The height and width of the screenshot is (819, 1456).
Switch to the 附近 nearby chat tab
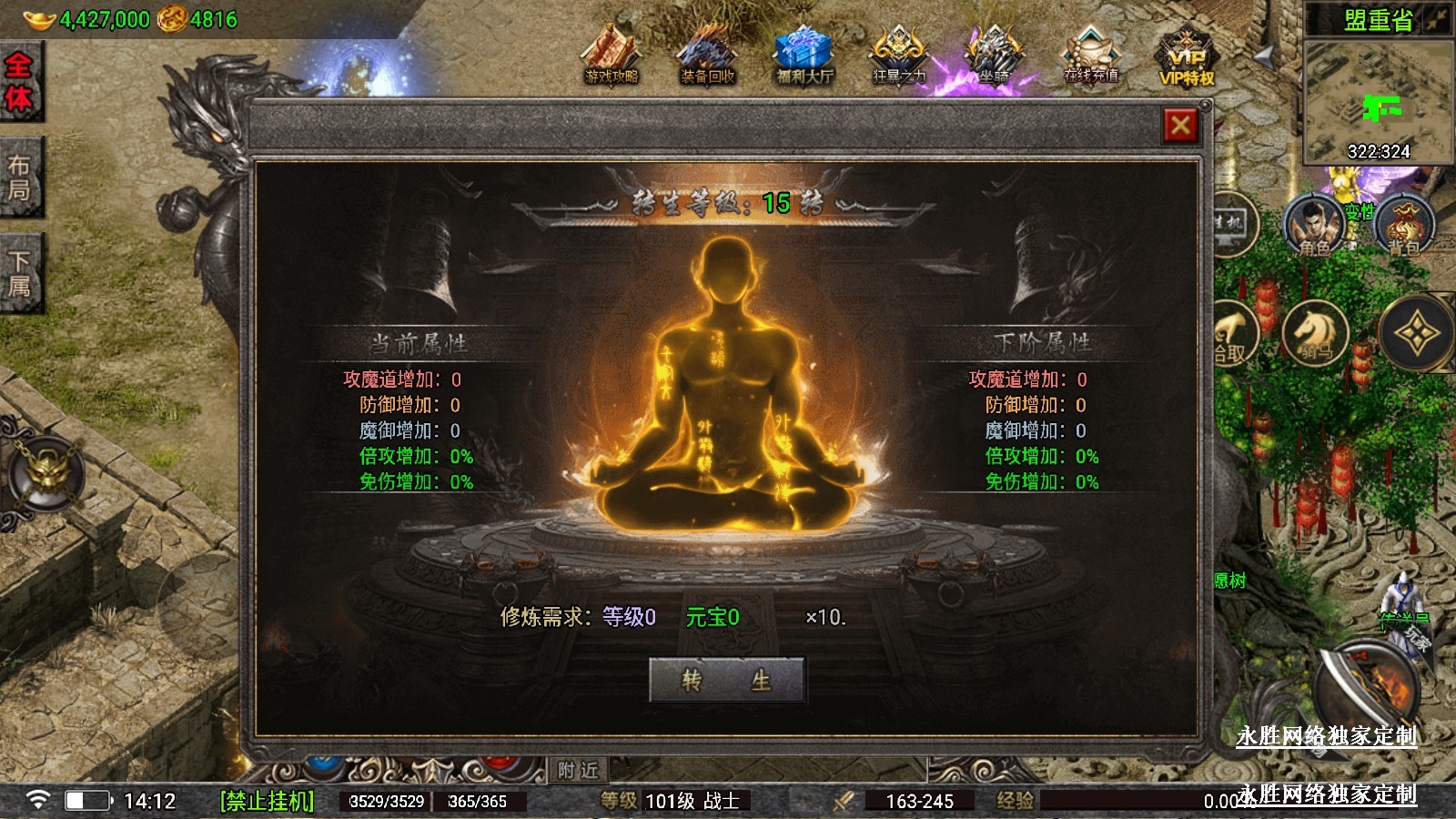point(578,770)
